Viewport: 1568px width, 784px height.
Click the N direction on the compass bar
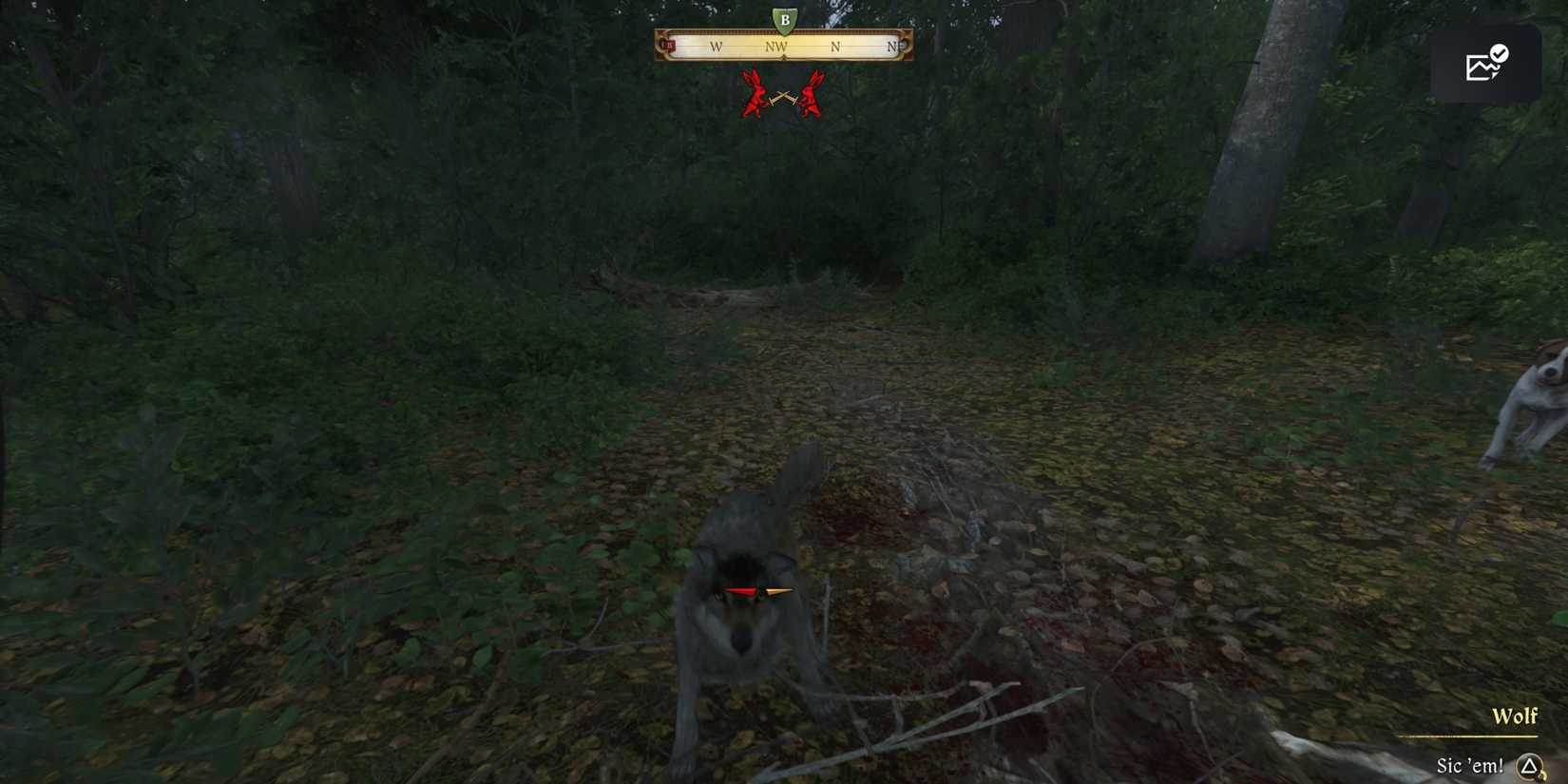click(836, 45)
